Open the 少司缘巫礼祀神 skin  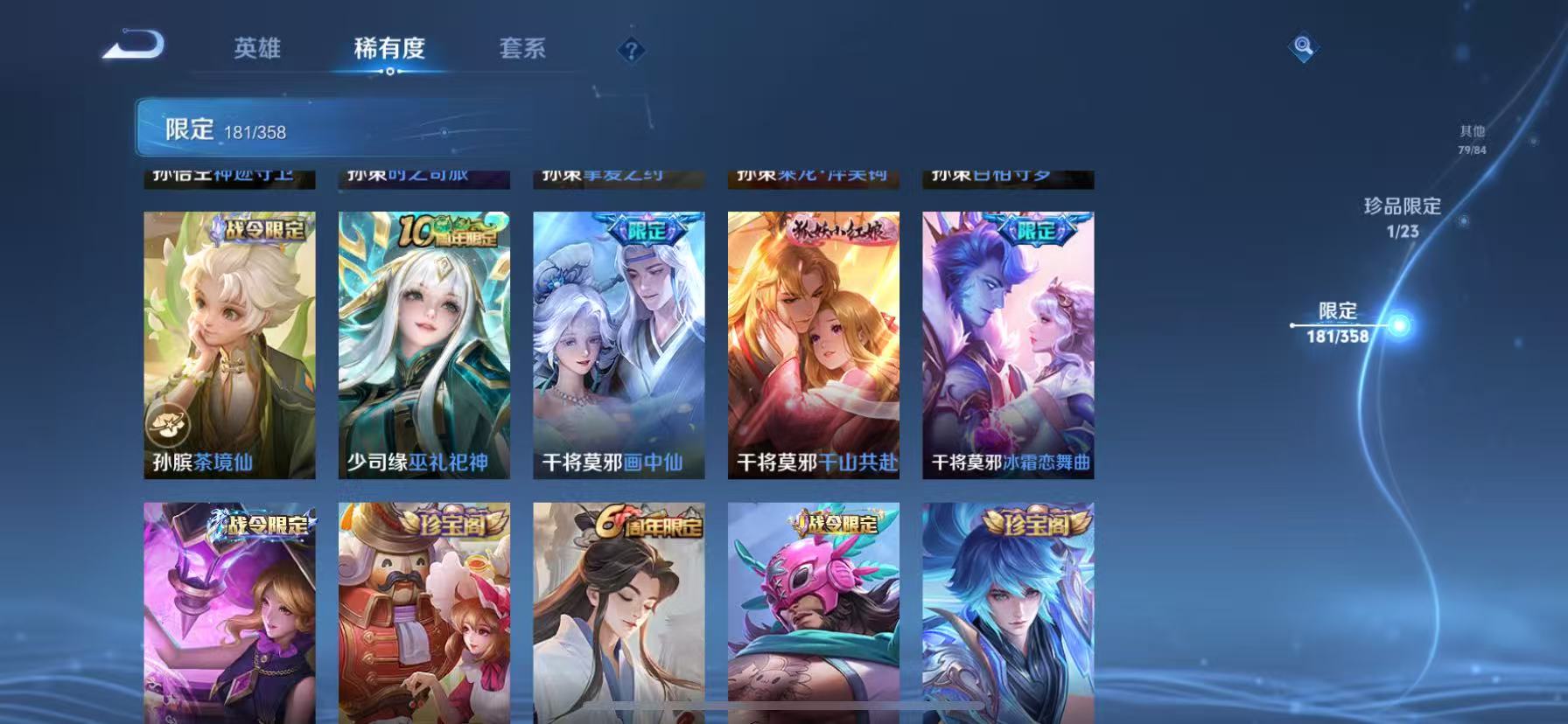[x=423, y=341]
